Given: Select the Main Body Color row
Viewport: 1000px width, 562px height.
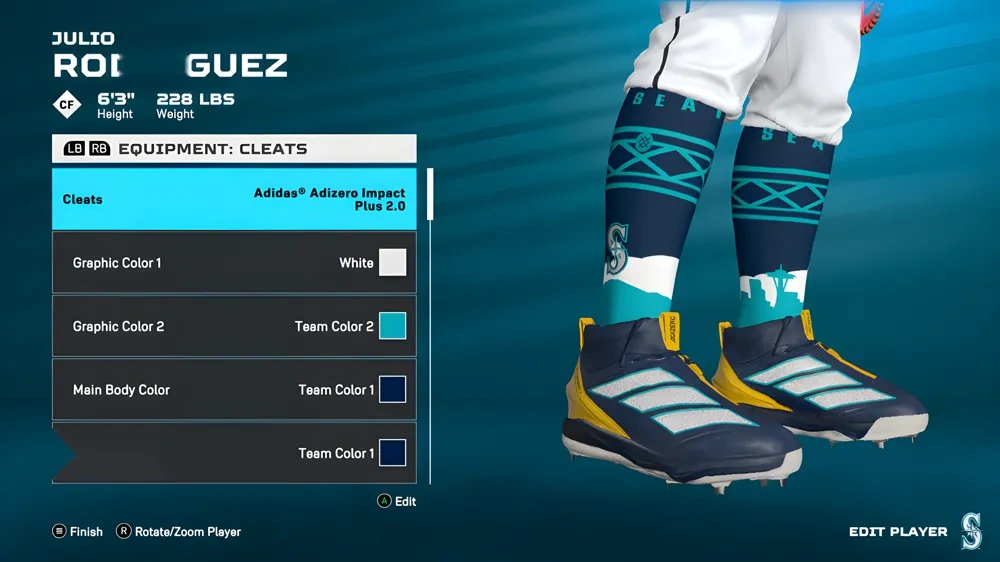Looking at the screenshot, I should tap(234, 390).
